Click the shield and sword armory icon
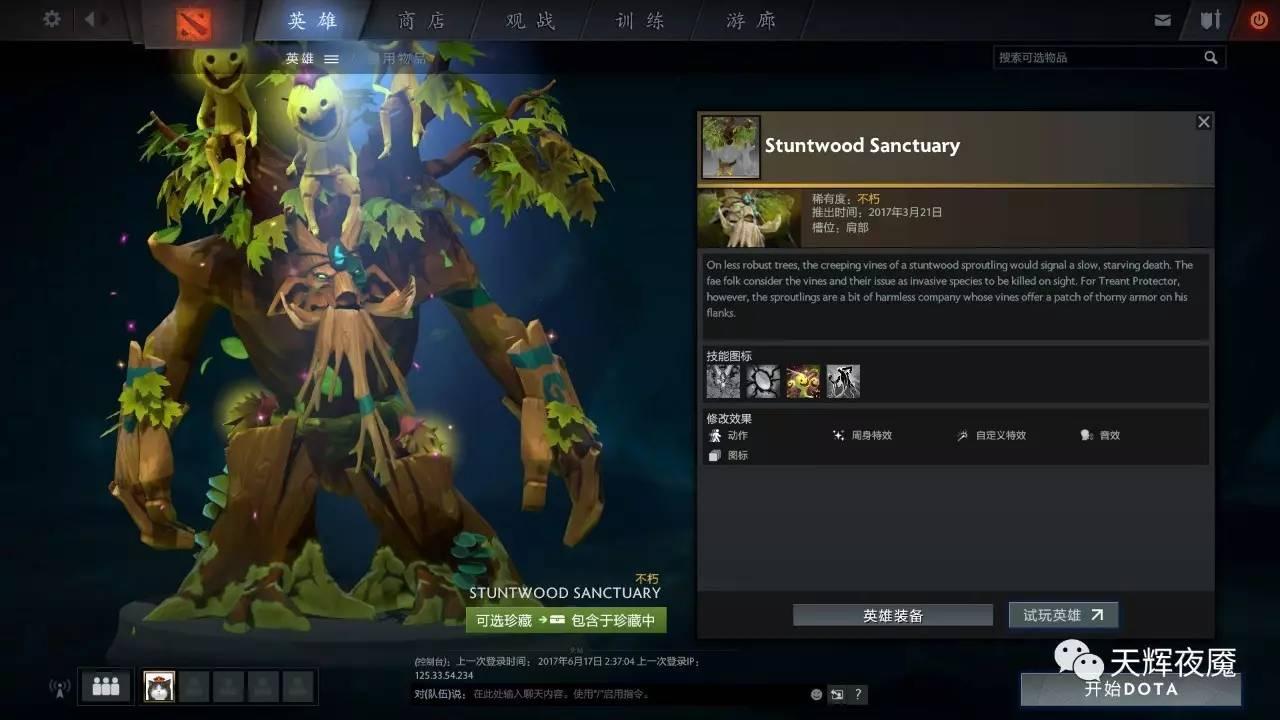 (1210, 18)
